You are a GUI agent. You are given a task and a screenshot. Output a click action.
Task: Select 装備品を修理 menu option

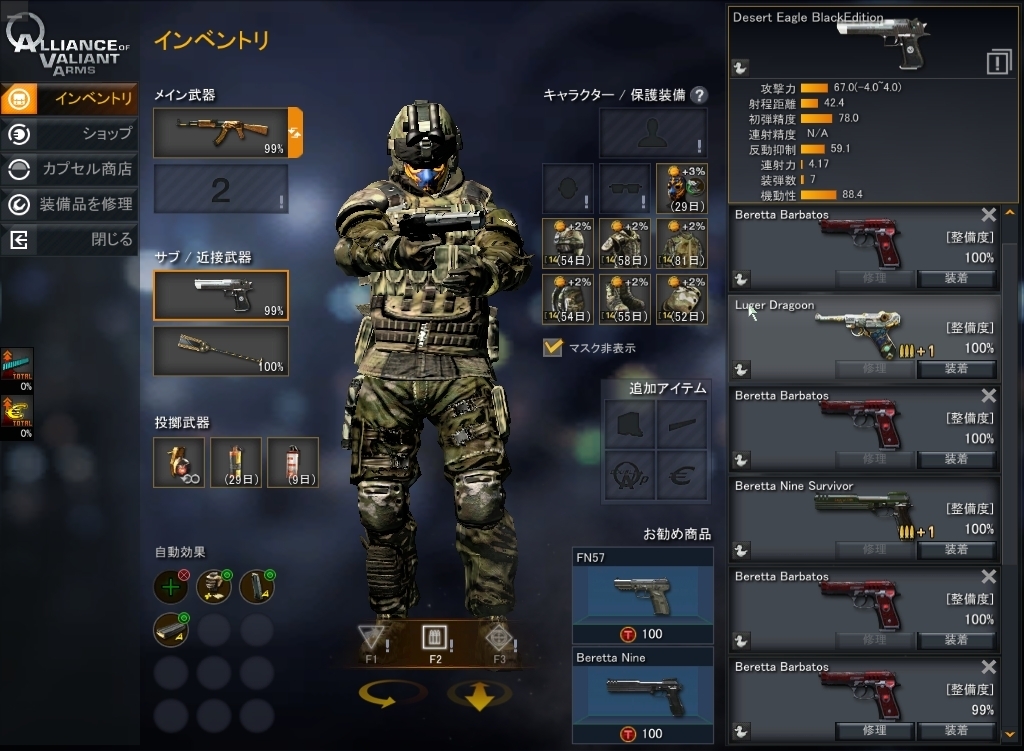click(x=70, y=204)
